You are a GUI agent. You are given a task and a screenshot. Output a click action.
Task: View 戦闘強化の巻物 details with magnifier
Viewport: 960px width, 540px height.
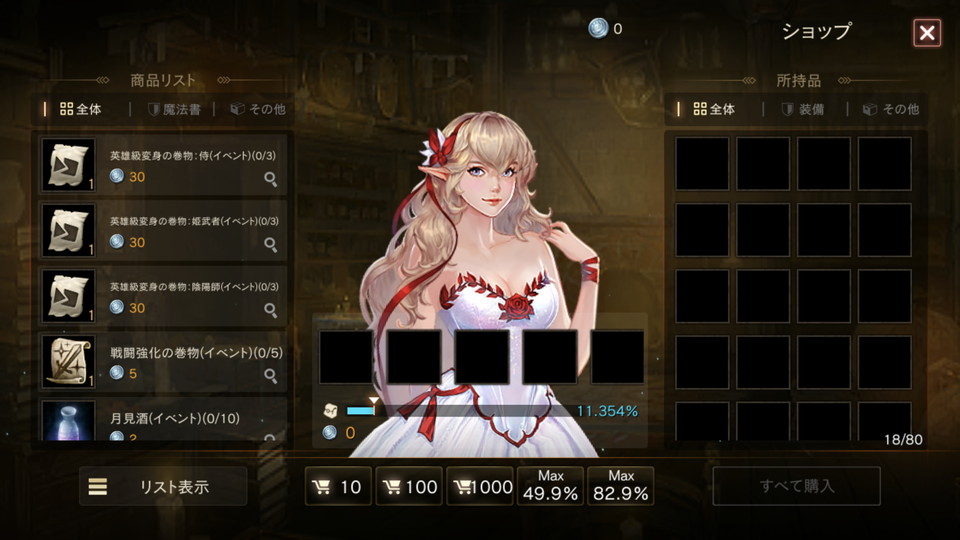[270, 376]
